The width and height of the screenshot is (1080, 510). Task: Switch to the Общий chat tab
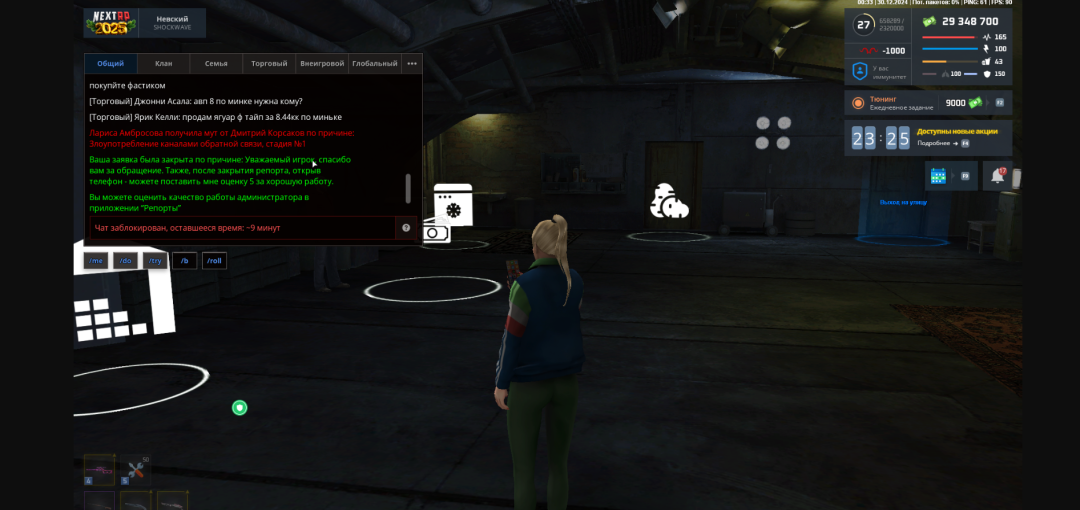110,63
